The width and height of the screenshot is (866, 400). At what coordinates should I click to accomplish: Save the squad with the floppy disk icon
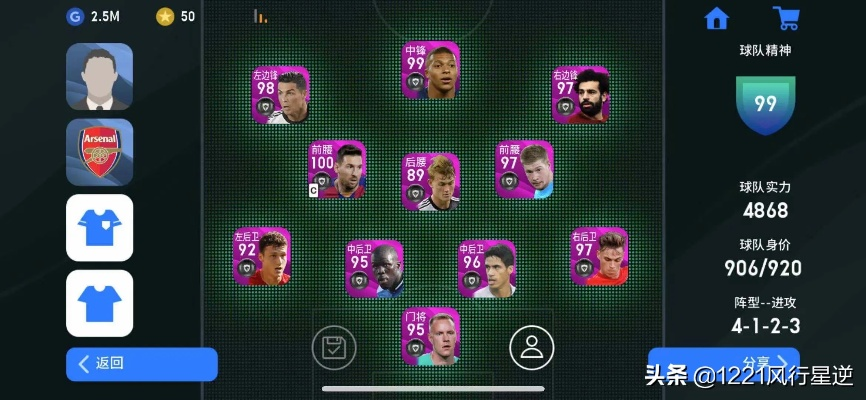pos(333,348)
